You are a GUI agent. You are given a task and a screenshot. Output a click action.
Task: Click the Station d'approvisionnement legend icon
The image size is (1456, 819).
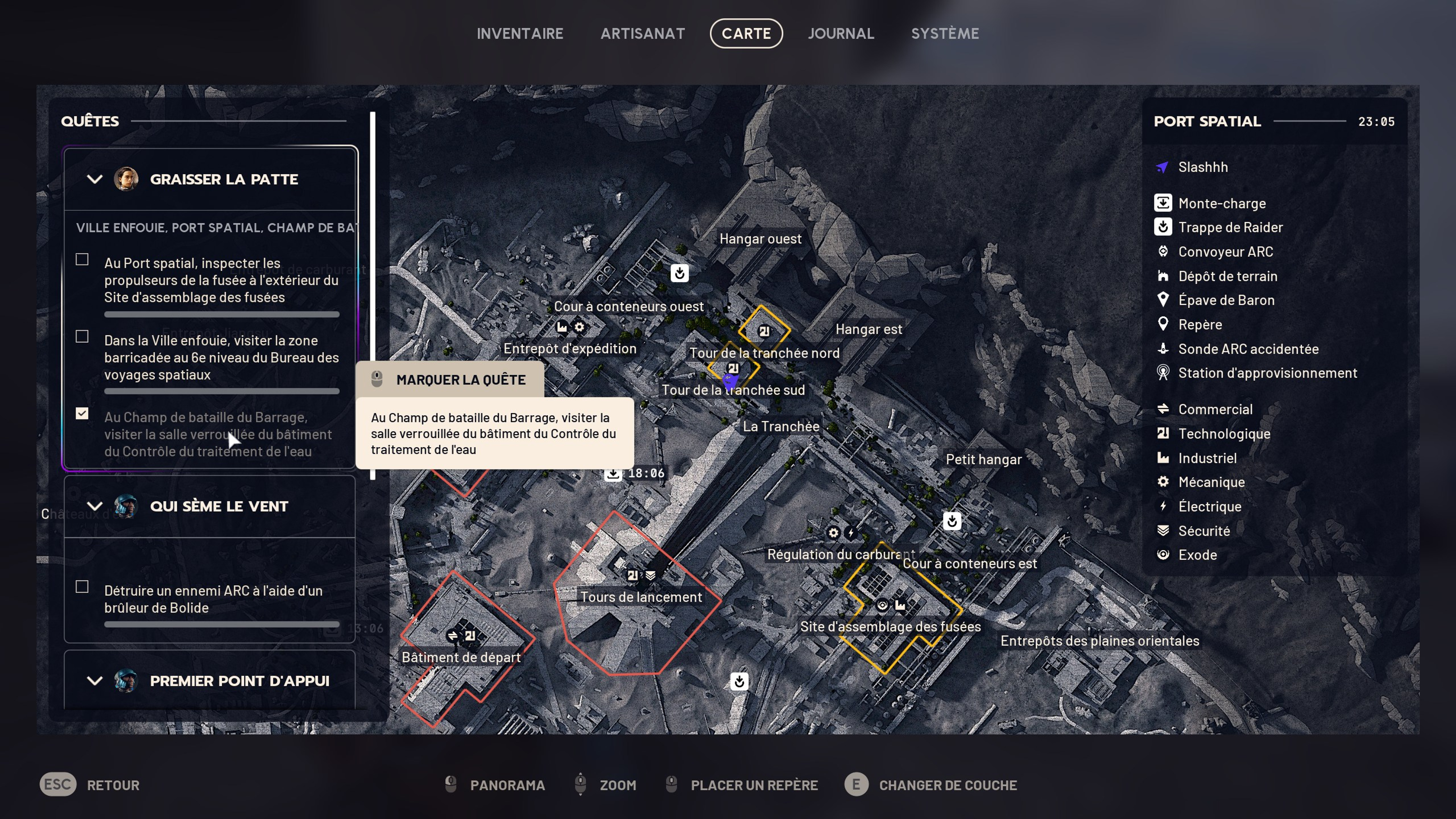(1163, 373)
